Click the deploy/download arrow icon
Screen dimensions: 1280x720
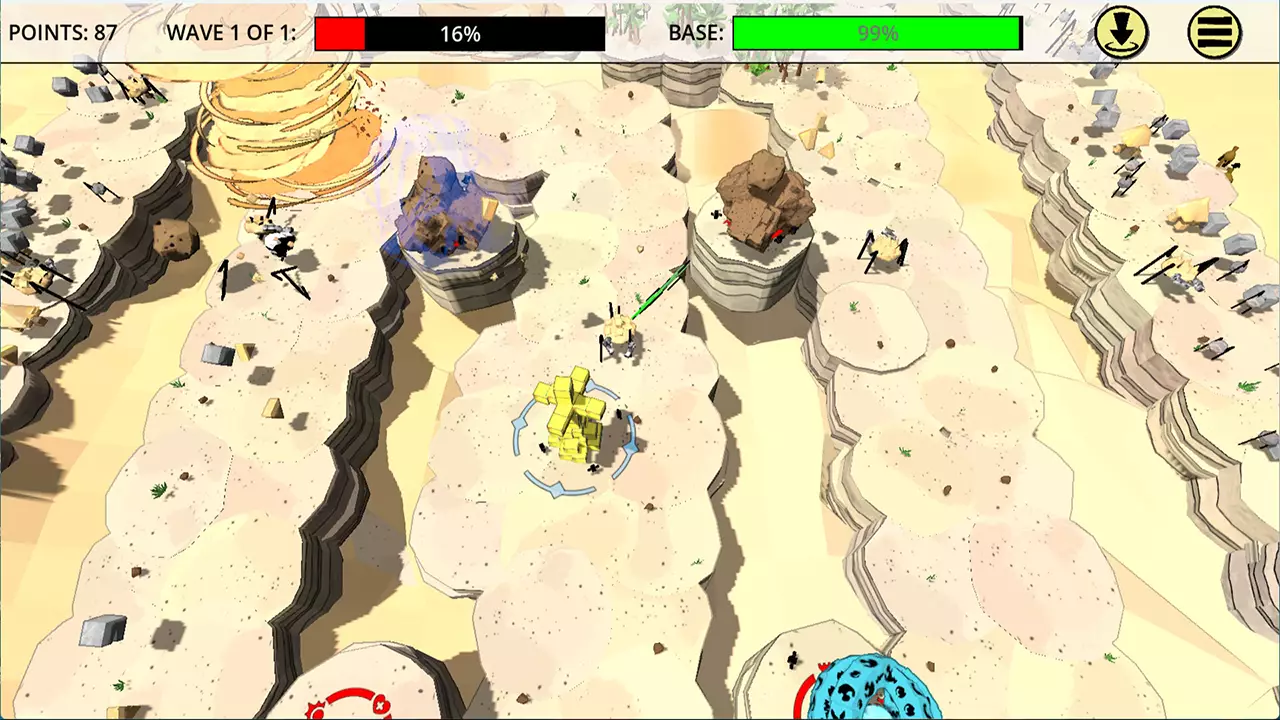point(1121,33)
